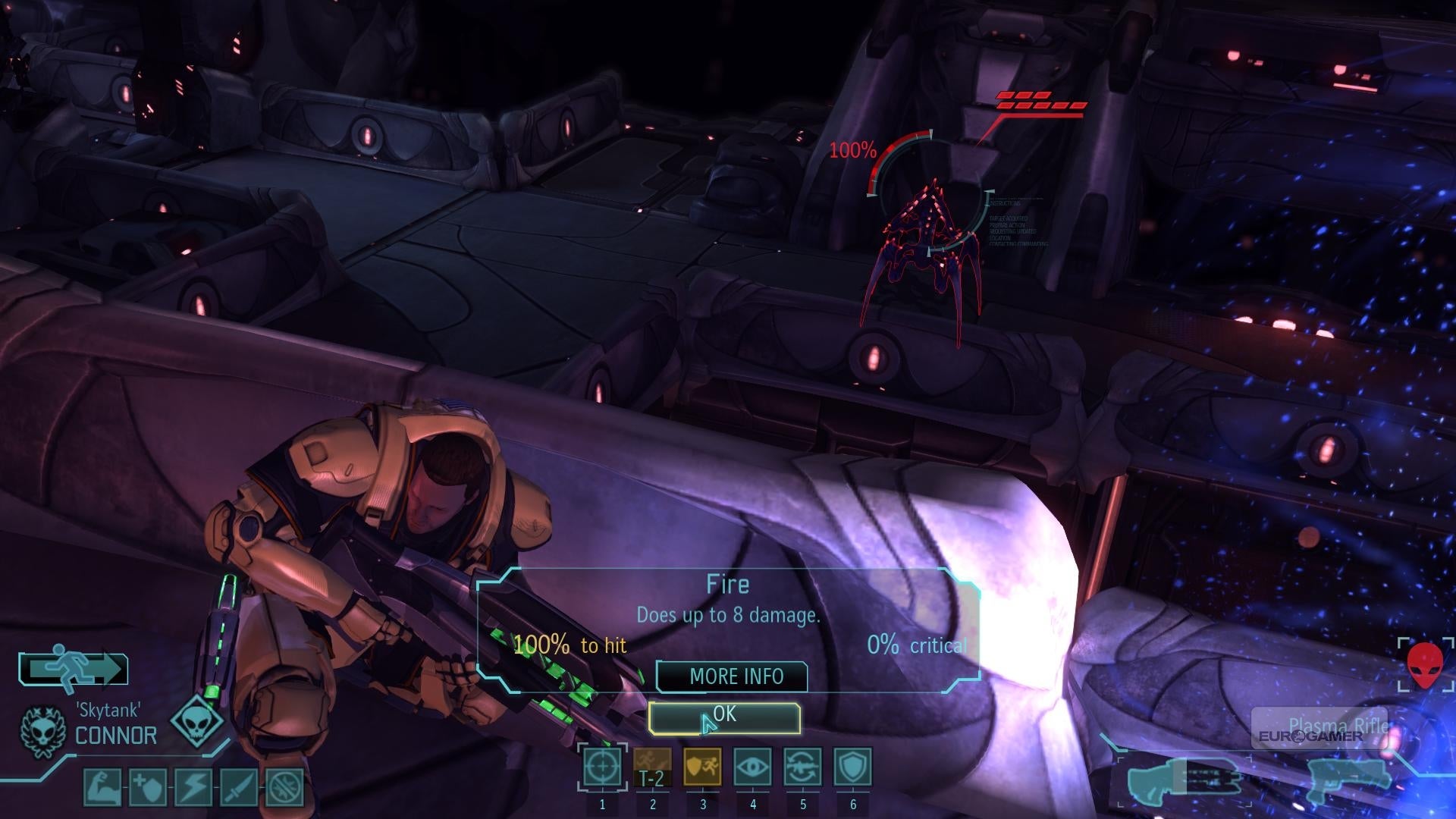Click the combat knife perk icon

click(239, 787)
